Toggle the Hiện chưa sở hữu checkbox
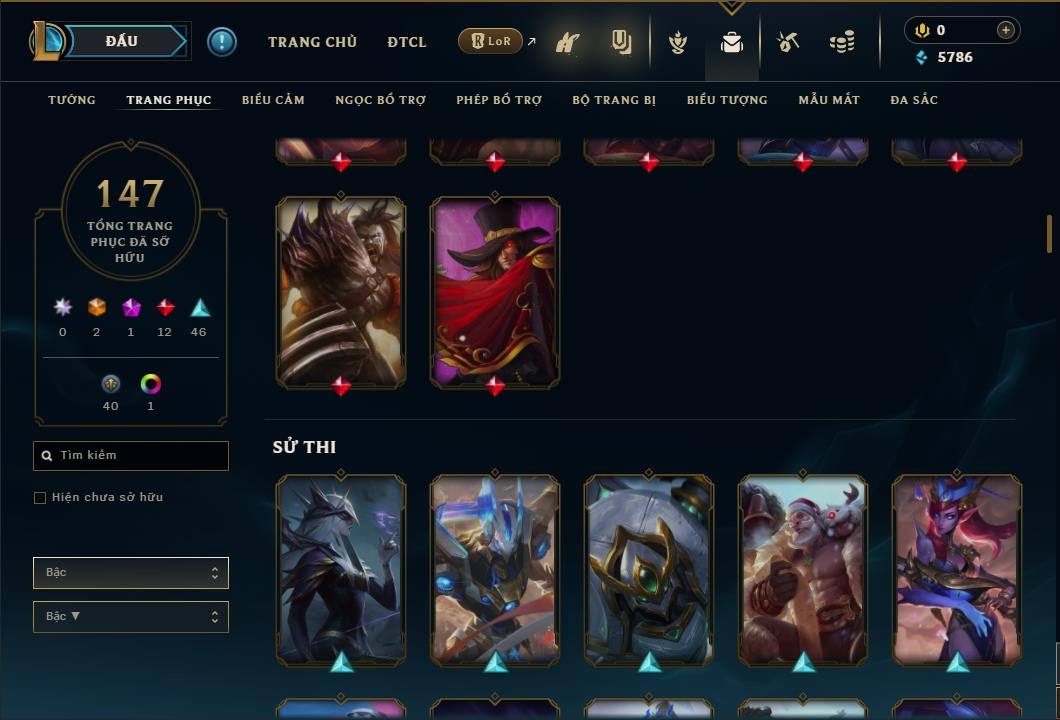 click(40, 498)
